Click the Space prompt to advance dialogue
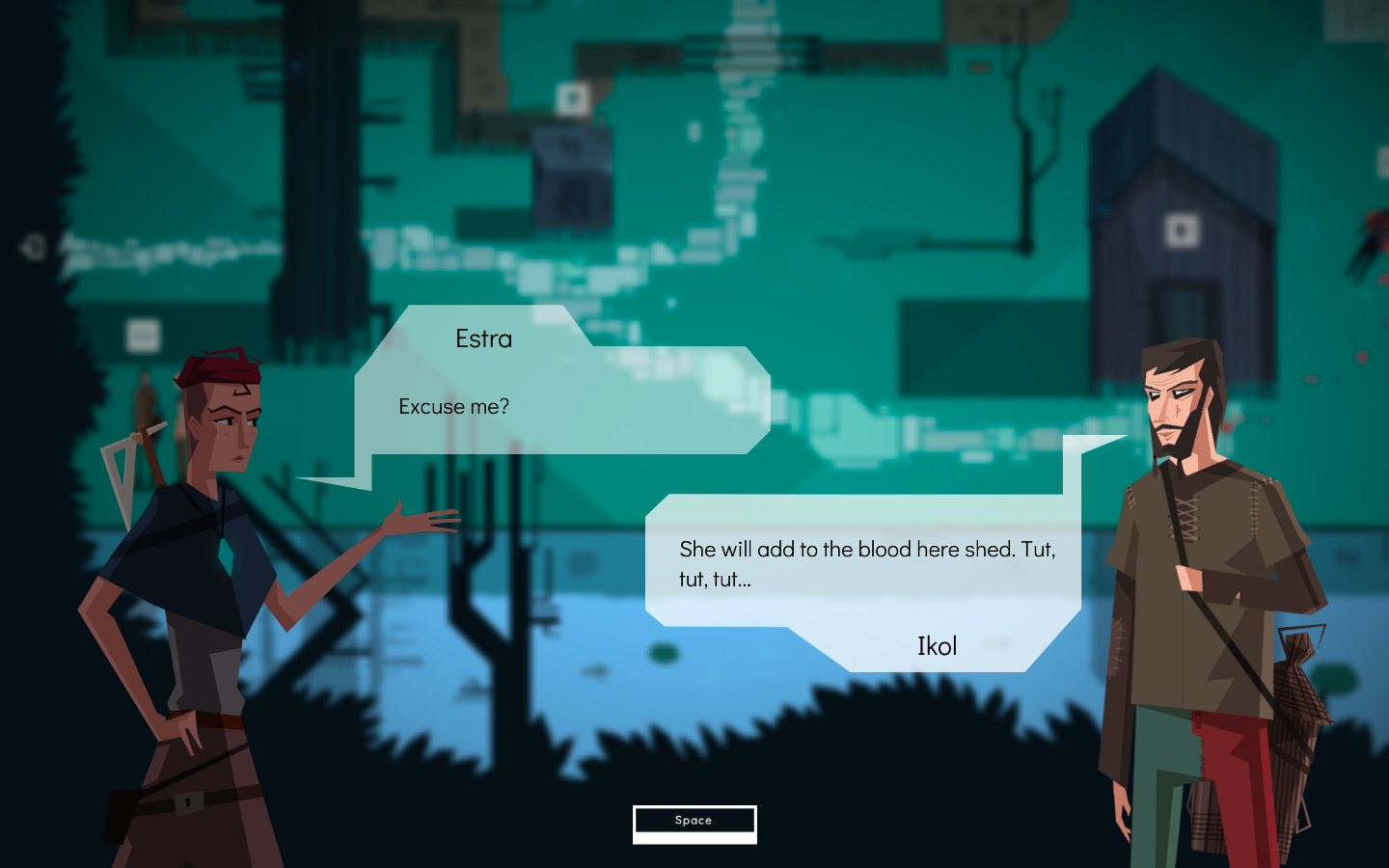 (x=694, y=821)
